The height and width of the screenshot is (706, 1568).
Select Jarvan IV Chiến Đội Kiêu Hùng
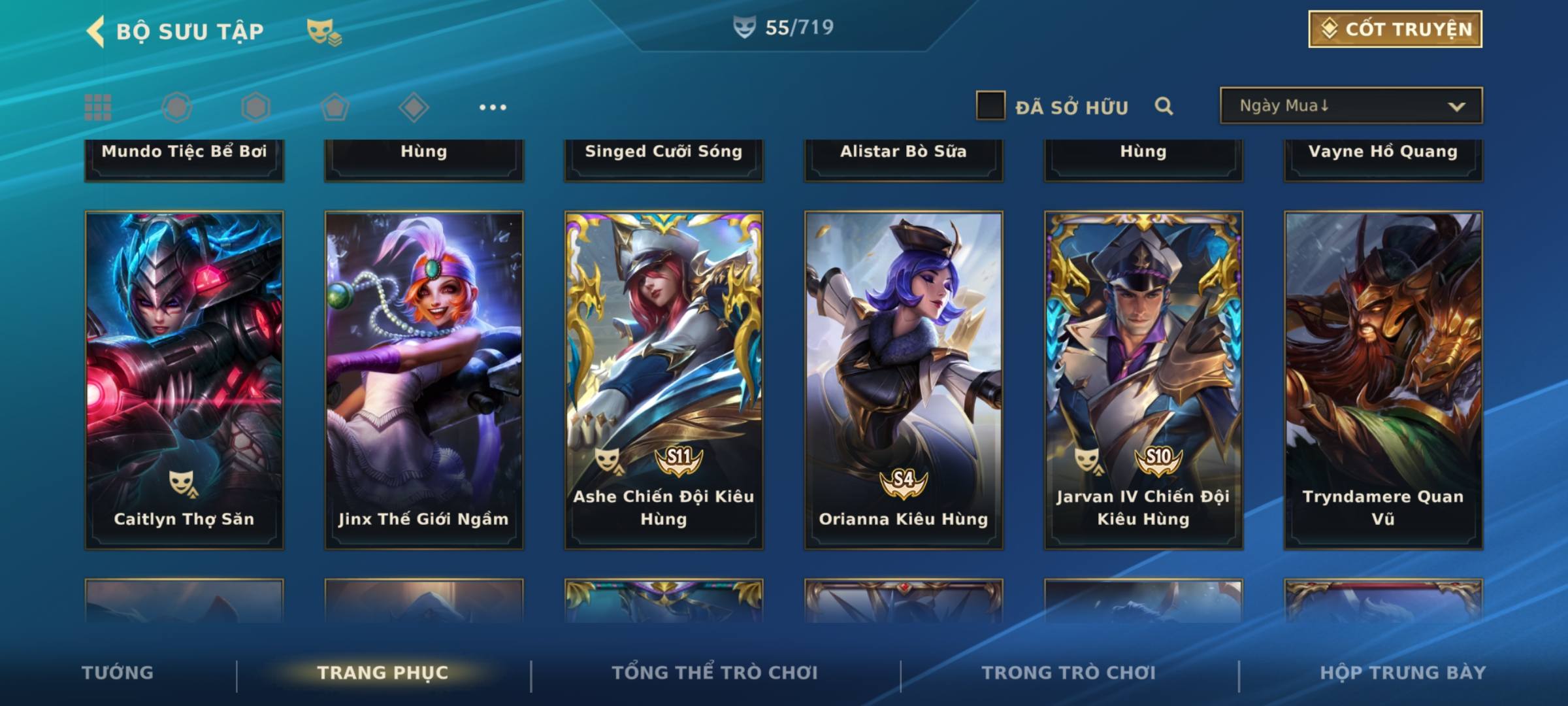(x=1143, y=379)
